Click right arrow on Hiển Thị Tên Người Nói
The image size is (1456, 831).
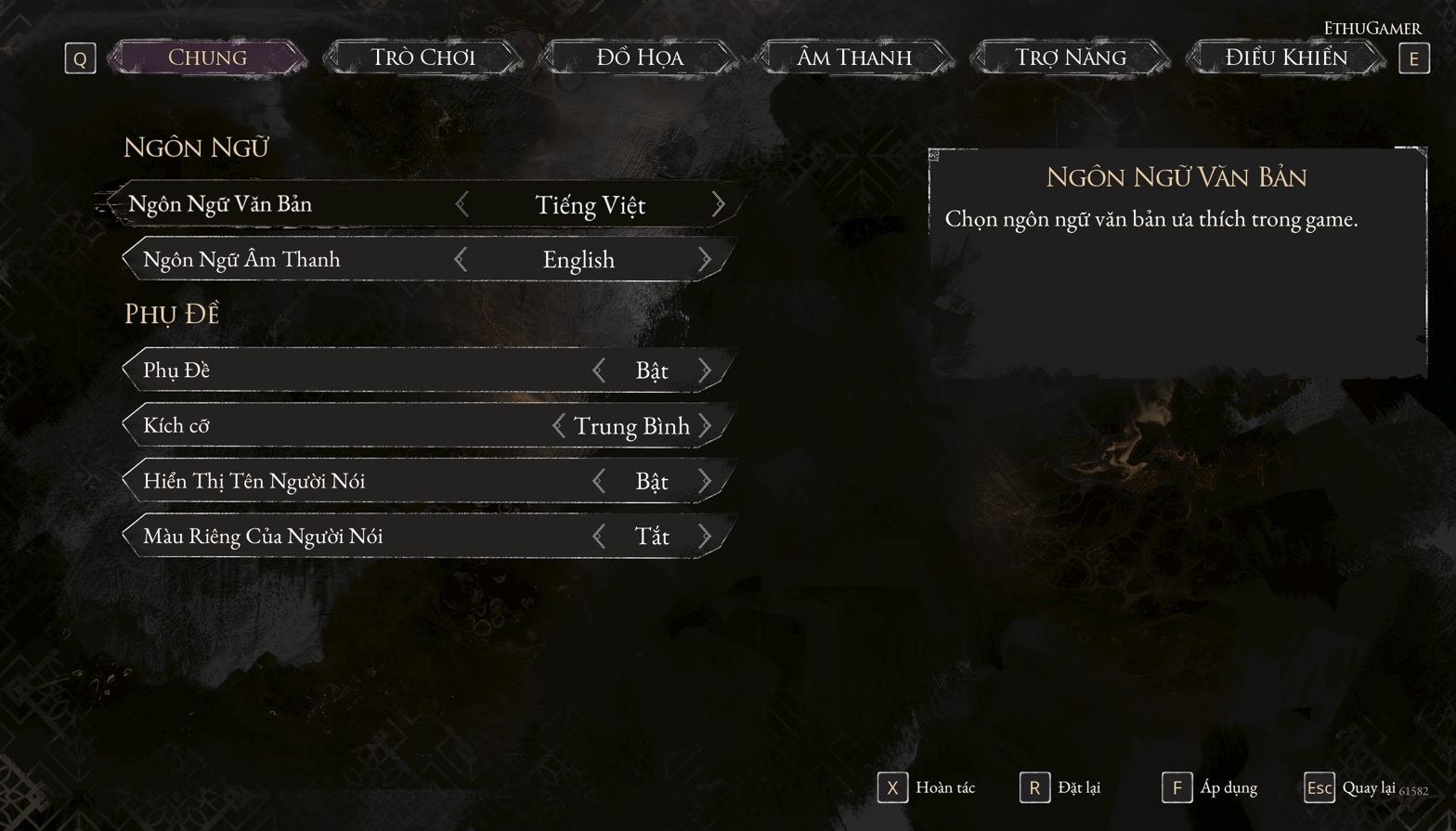(705, 481)
